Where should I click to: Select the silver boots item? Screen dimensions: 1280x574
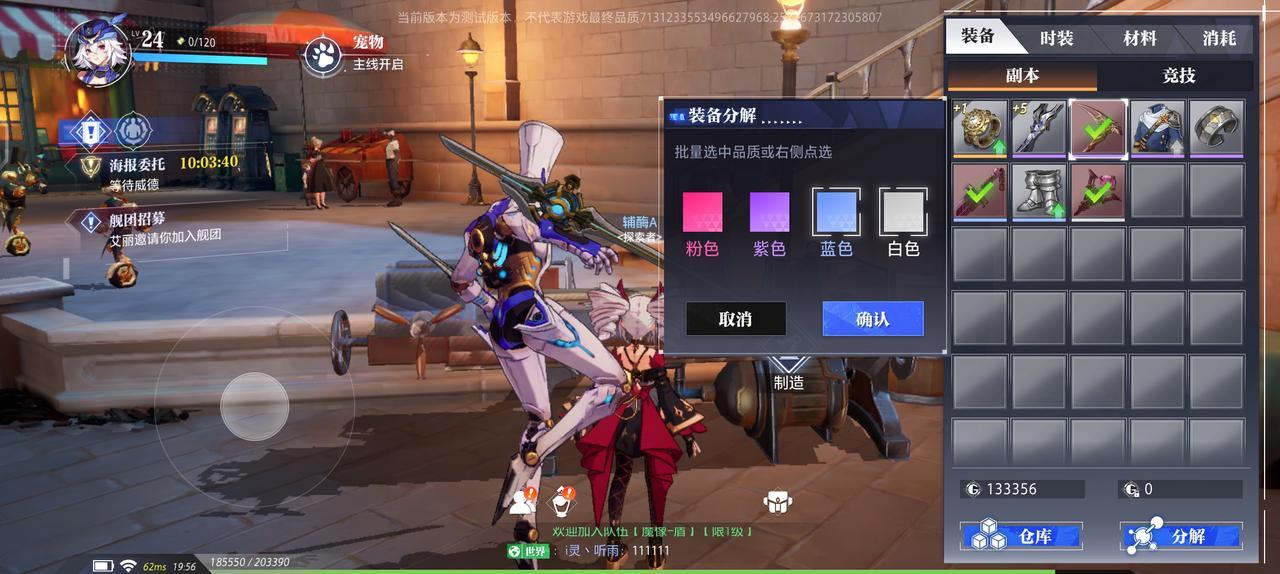(1039, 191)
